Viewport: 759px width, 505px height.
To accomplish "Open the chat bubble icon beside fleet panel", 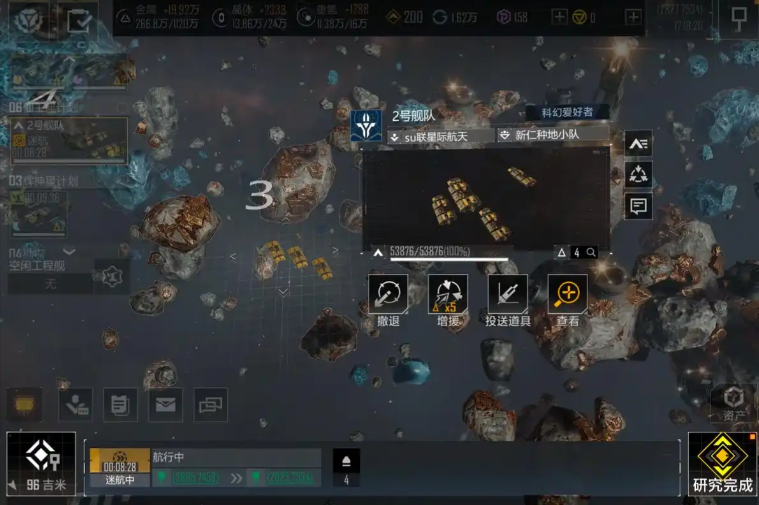I will coord(638,207).
